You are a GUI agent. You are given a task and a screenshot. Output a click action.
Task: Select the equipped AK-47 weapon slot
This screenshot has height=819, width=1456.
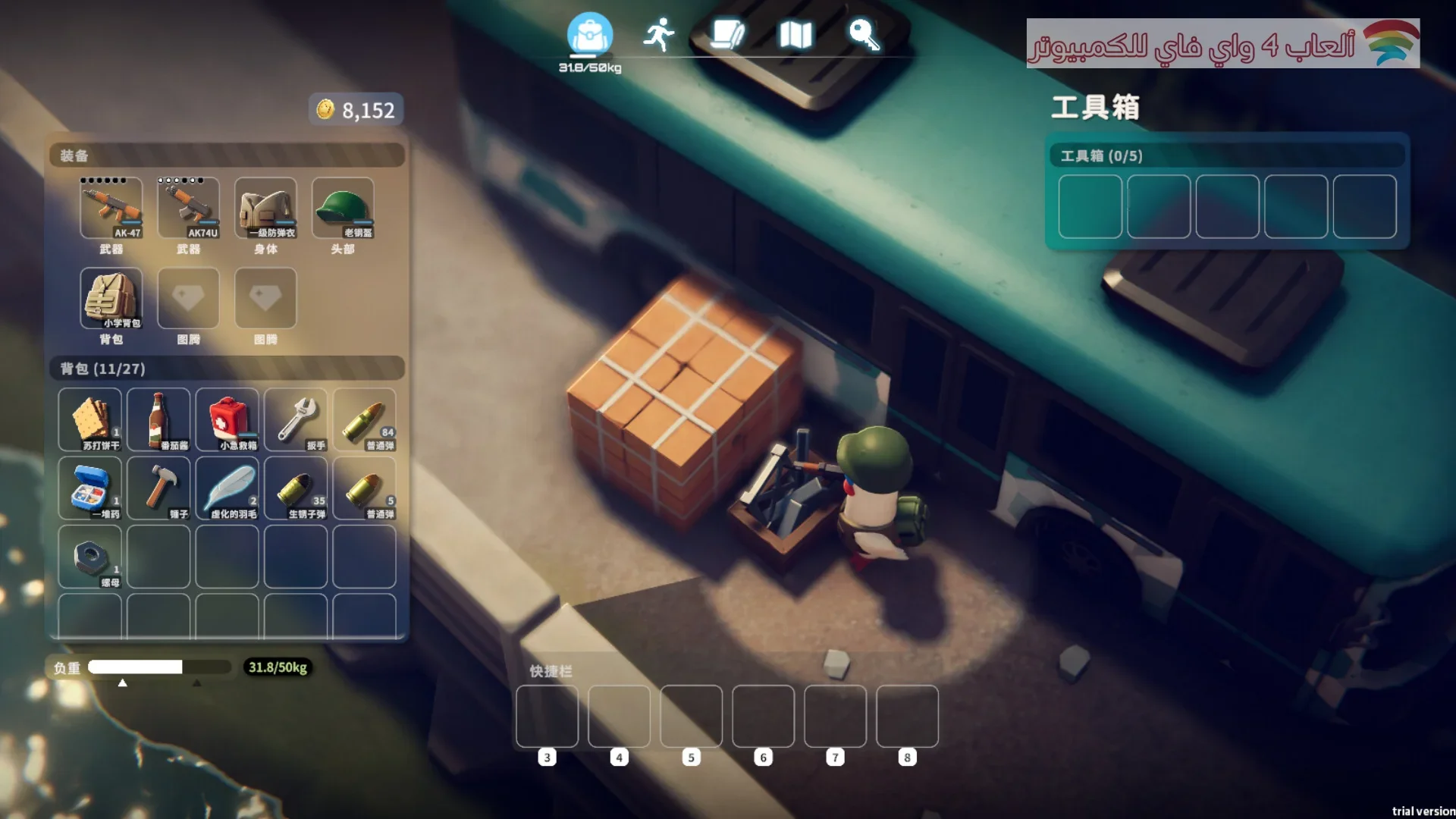pos(111,208)
